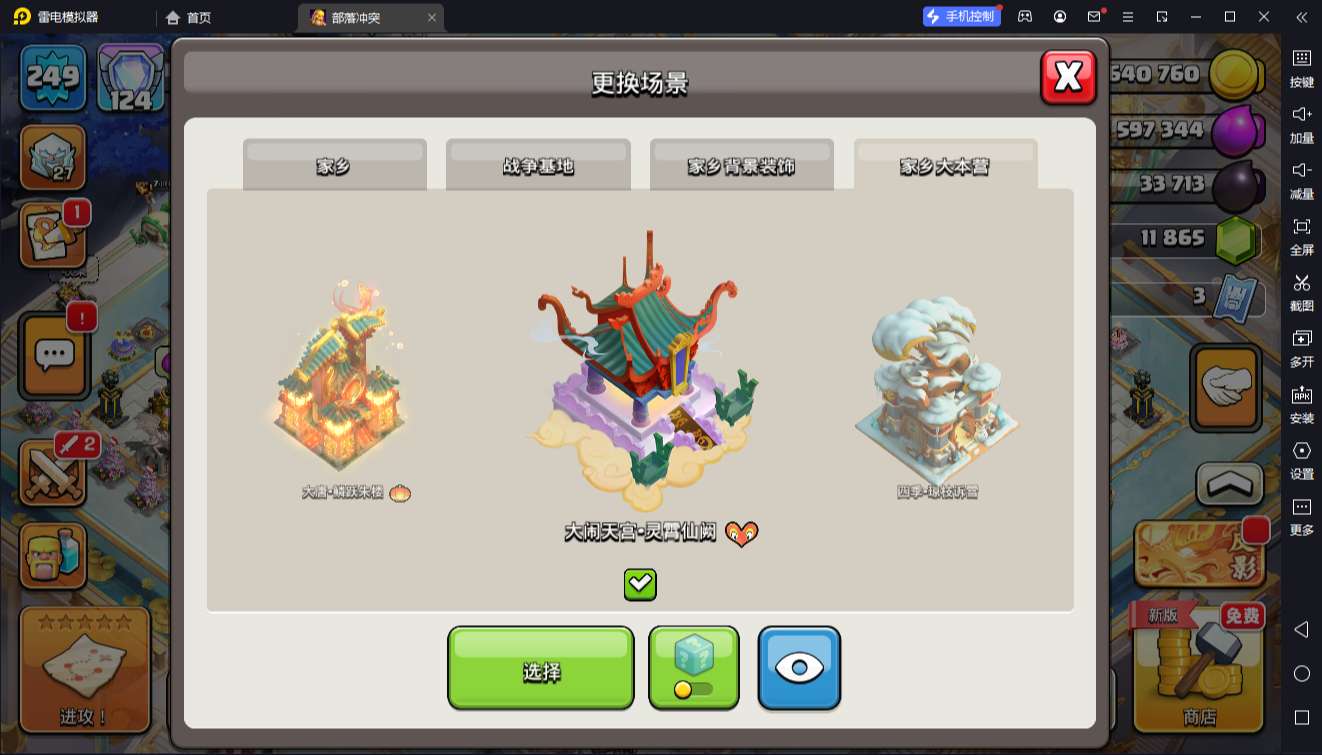Select the 家乡大本营 tab
This screenshot has width=1322, height=755.
tap(945, 166)
